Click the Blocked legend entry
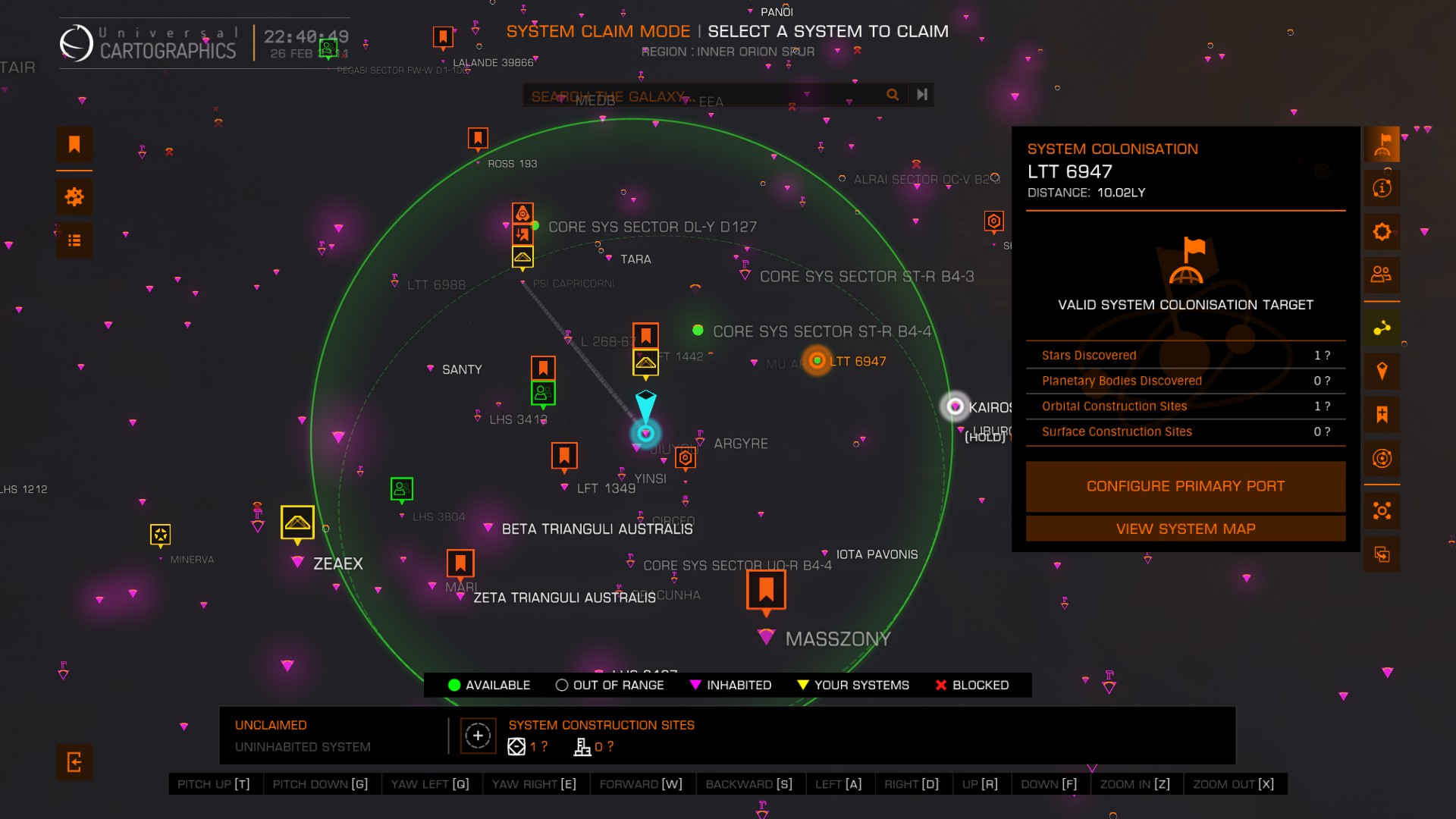The width and height of the screenshot is (1456, 819). click(971, 685)
